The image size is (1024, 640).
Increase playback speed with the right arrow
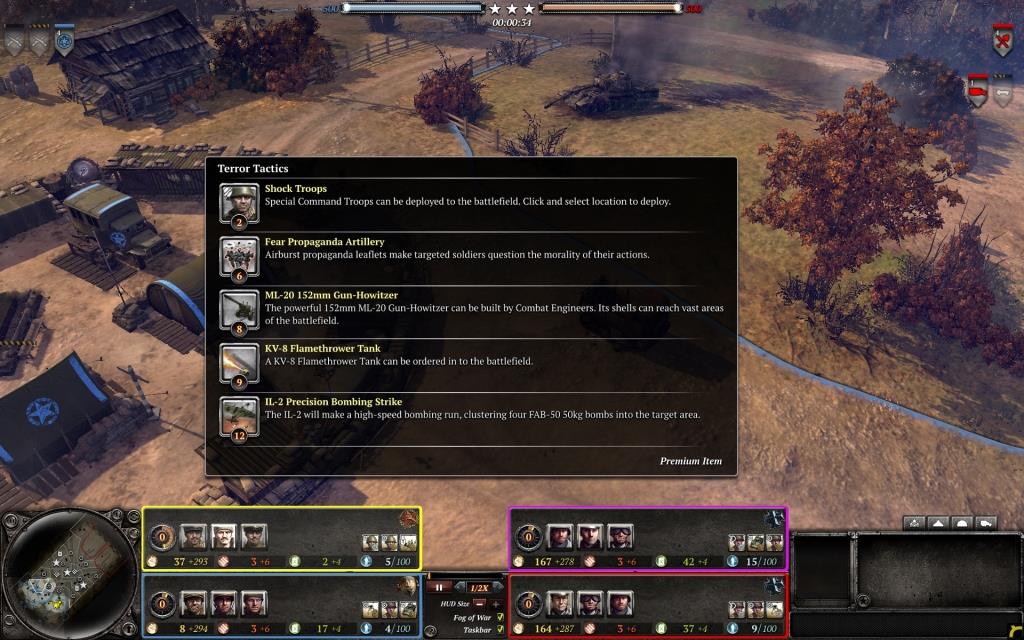(497, 587)
